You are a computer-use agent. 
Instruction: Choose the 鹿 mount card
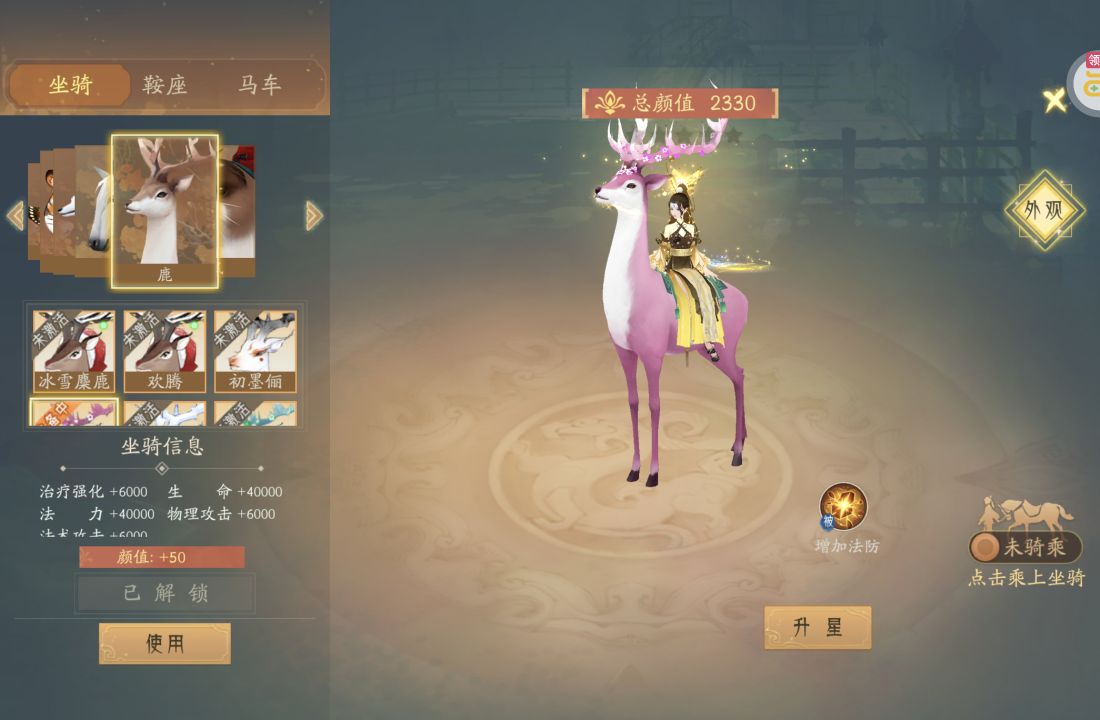coord(165,211)
